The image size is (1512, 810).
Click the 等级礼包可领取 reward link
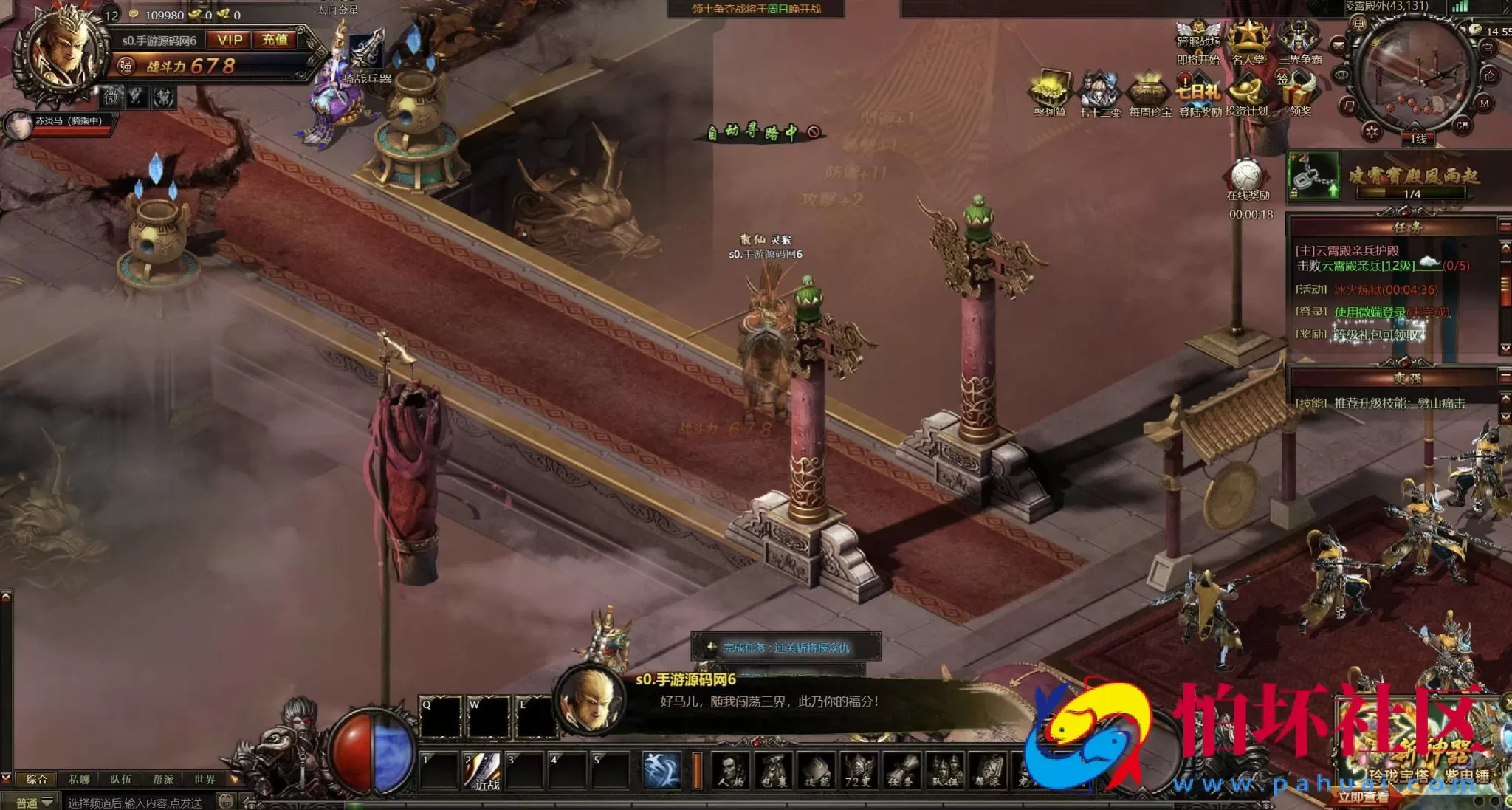[1376, 334]
